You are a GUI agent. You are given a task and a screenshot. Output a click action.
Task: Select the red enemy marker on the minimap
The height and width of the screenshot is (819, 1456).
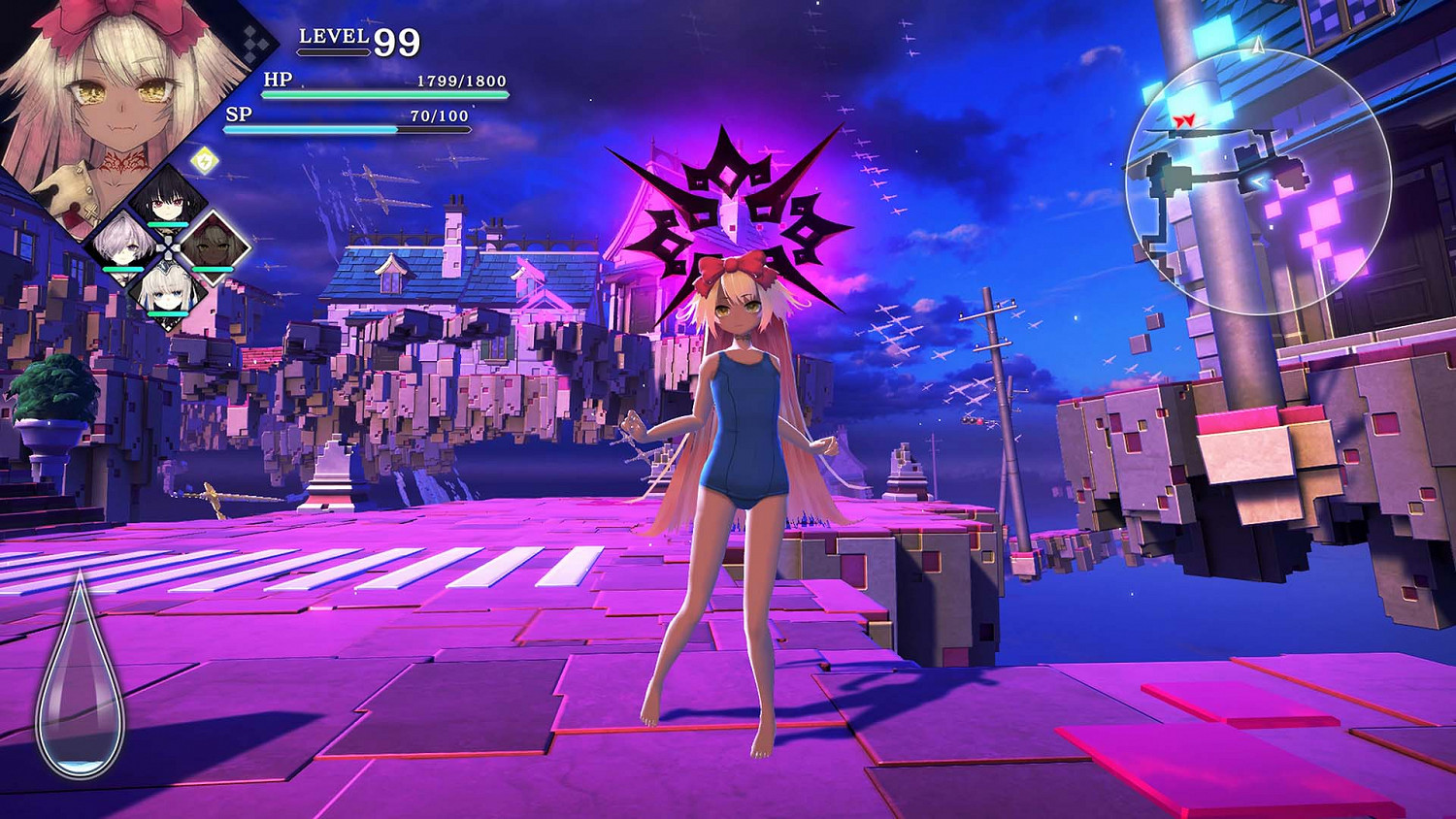click(1184, 119)
